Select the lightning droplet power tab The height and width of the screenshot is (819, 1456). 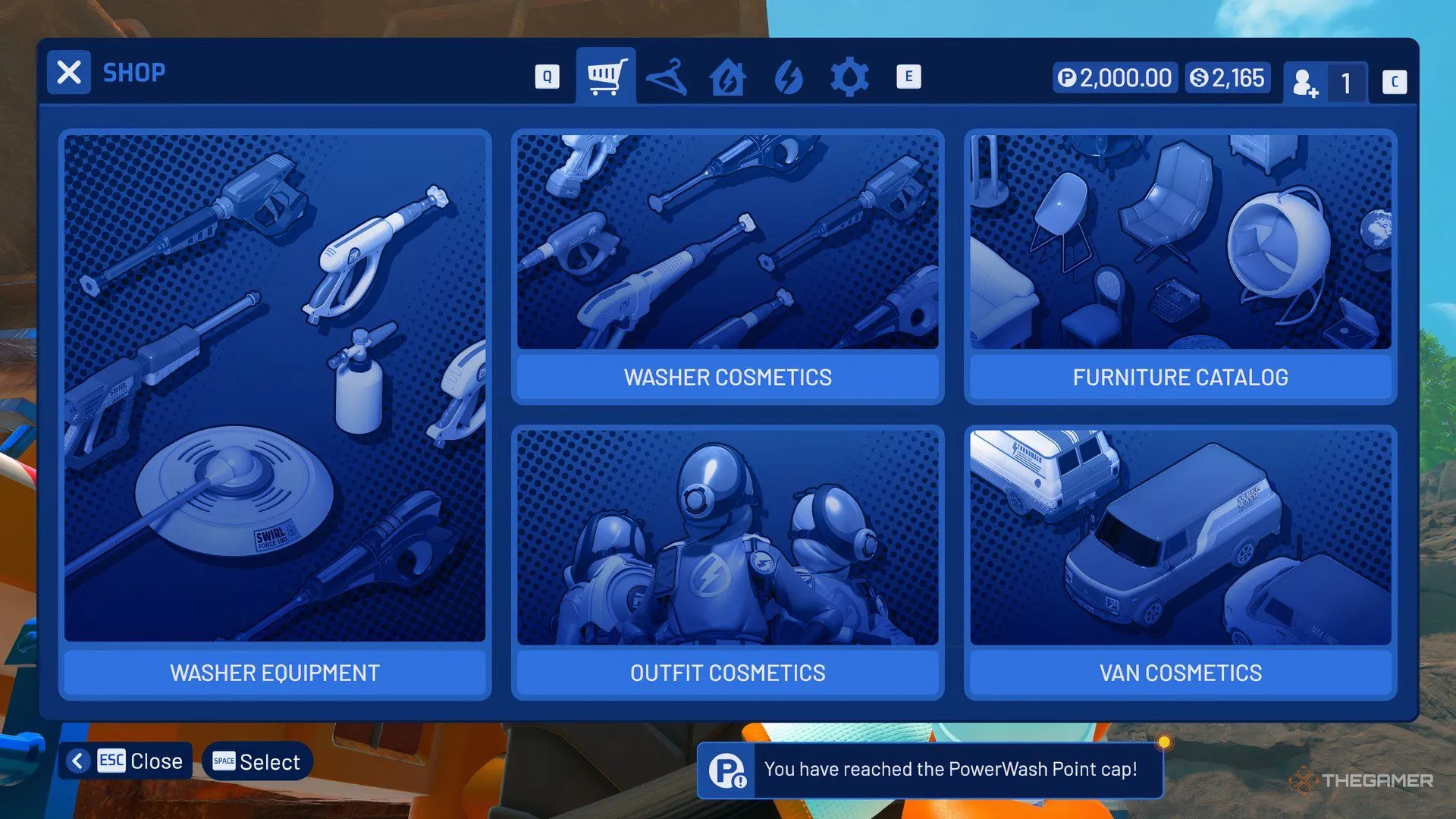(789, 76)
